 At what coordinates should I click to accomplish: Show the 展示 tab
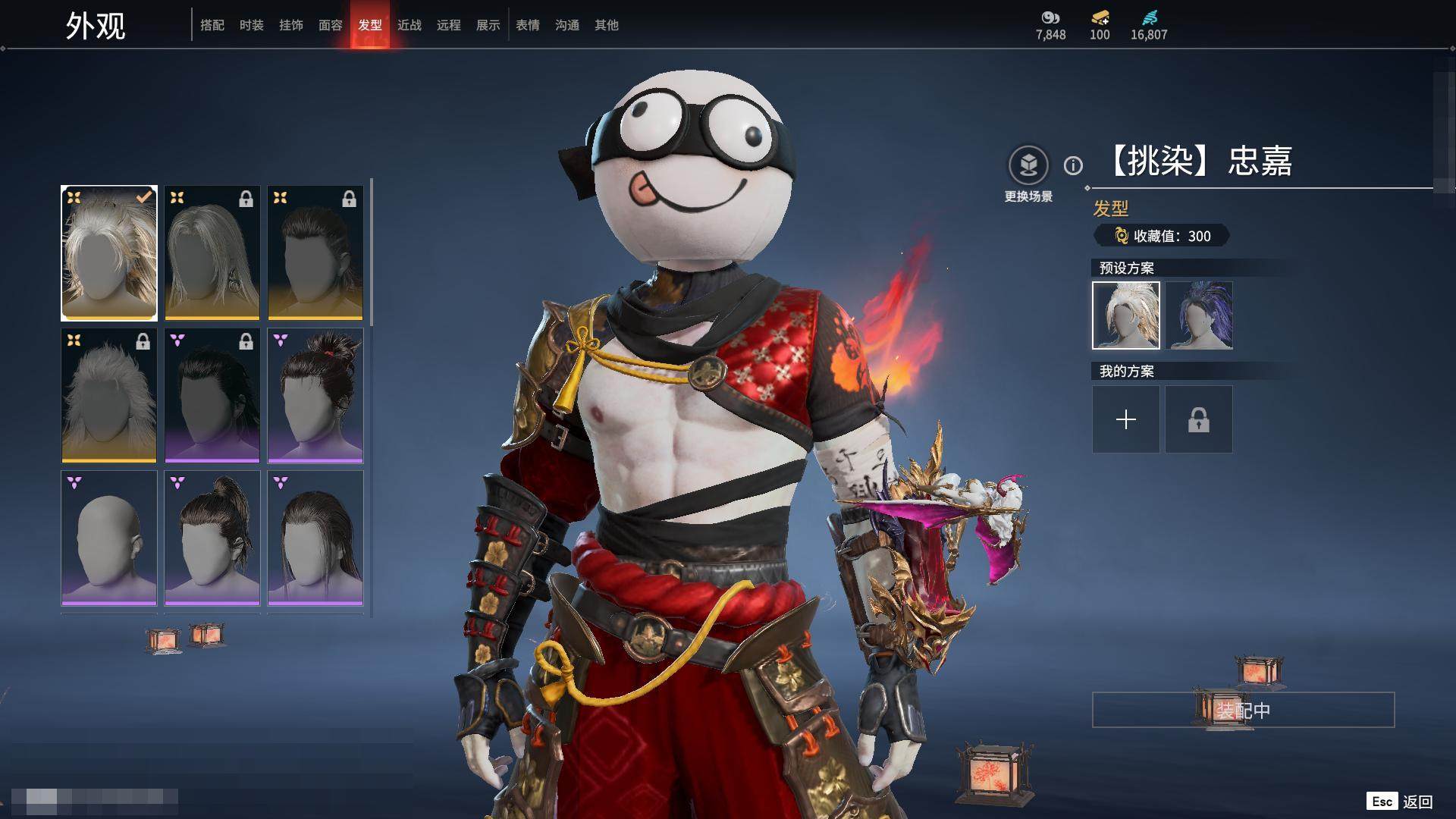click(488, 25)
